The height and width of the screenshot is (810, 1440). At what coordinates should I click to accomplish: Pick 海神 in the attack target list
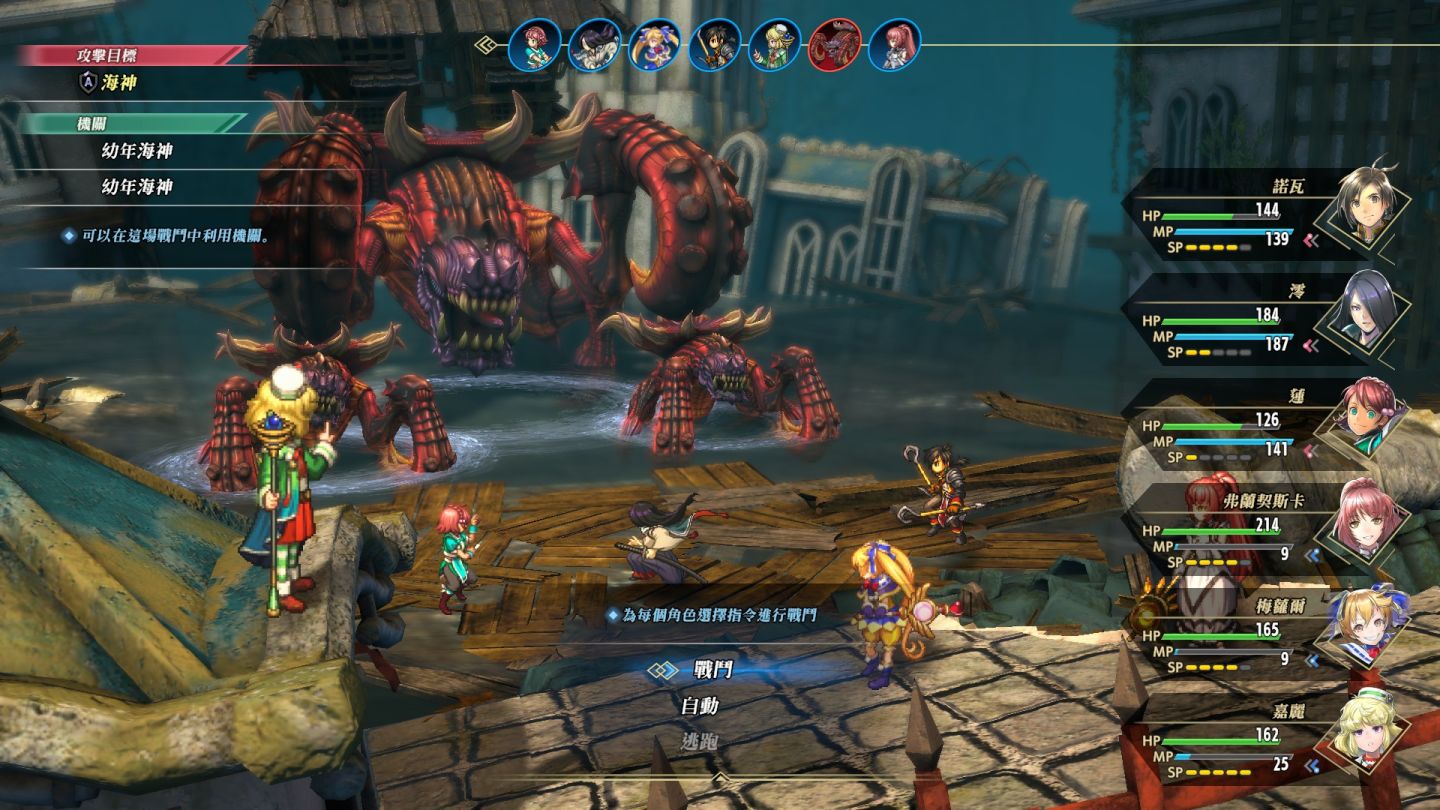point(119,83)
